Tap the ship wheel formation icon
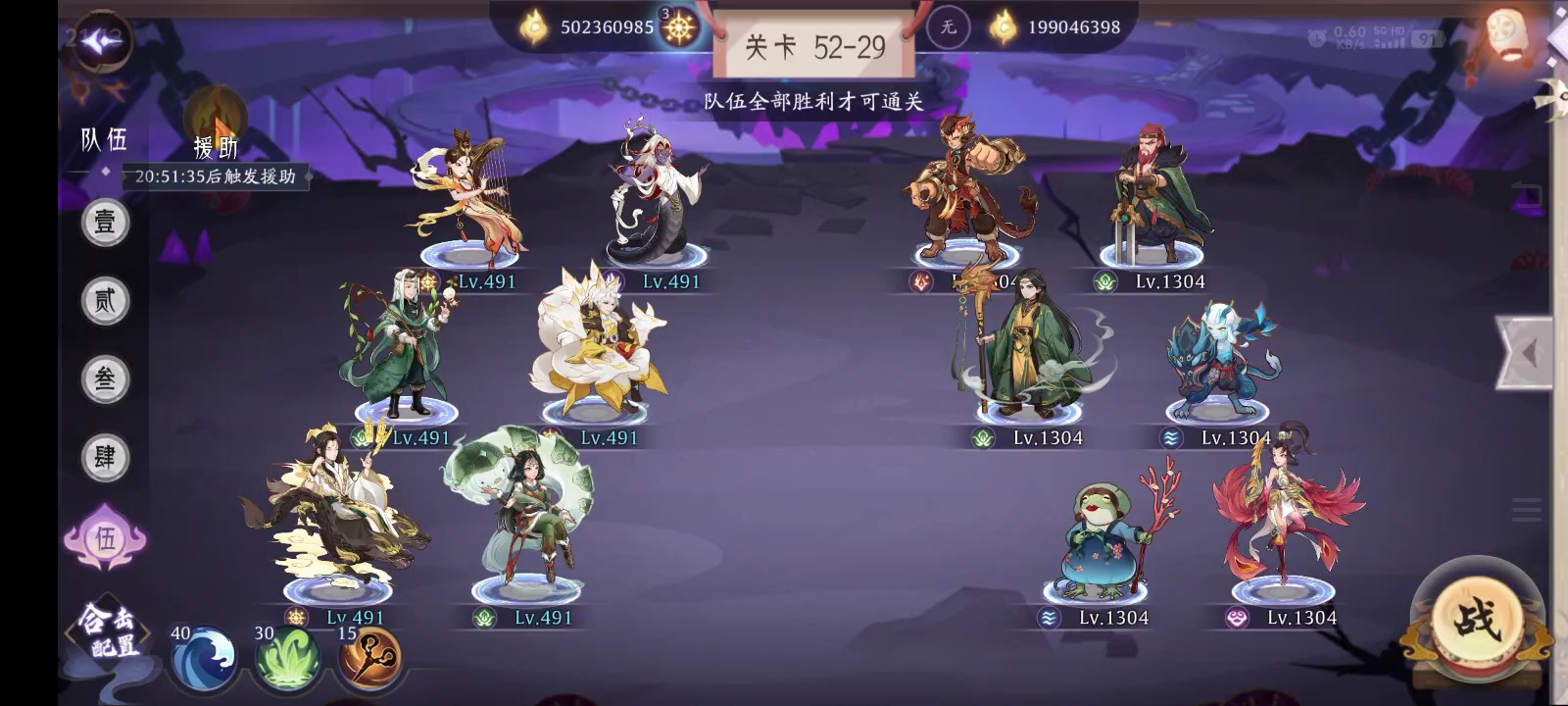Image resolution: width=1568 pixels, height=706 pixels. click(x=679, y=28)
